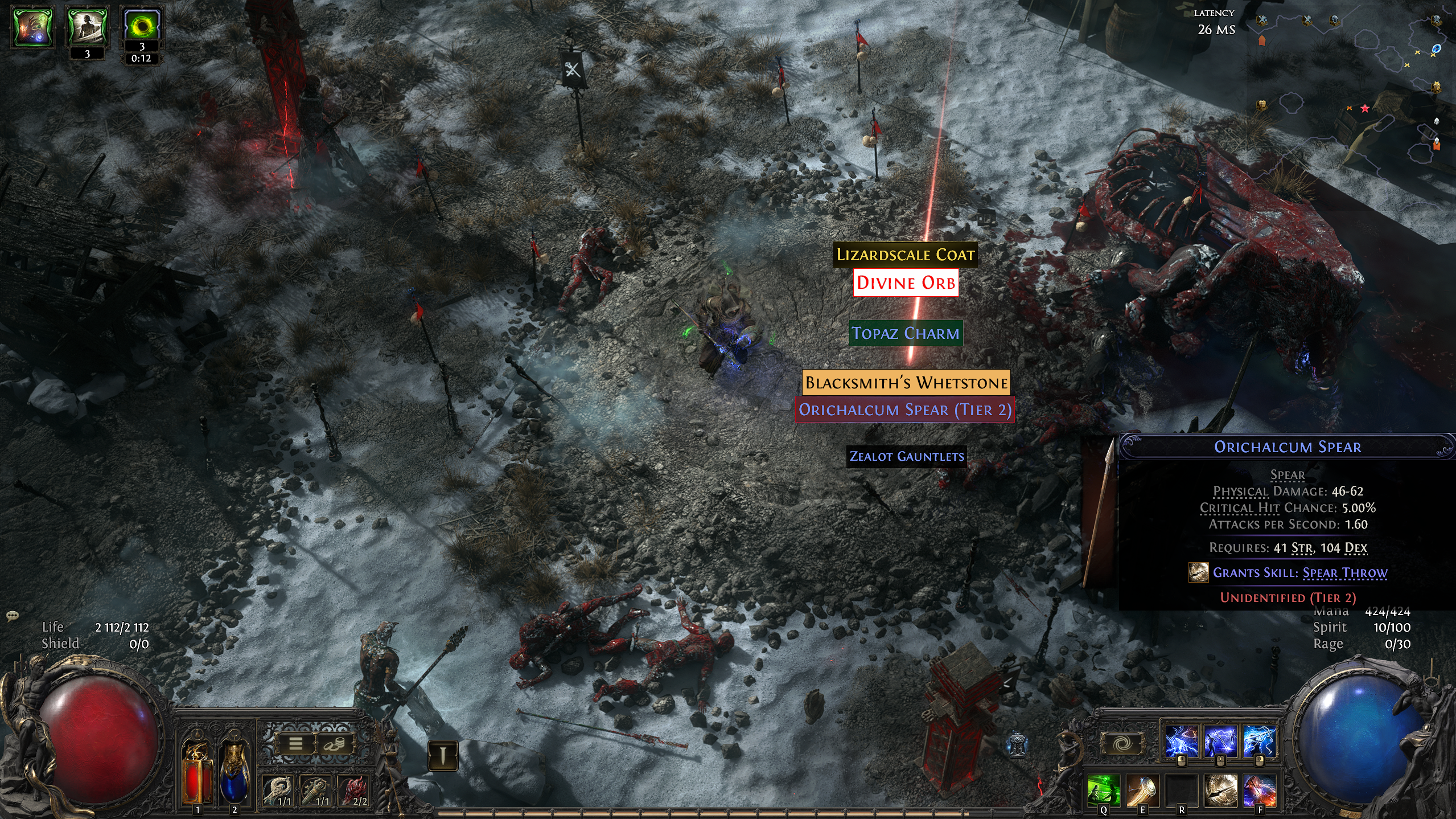Open the coins and rings shop button

334,744
